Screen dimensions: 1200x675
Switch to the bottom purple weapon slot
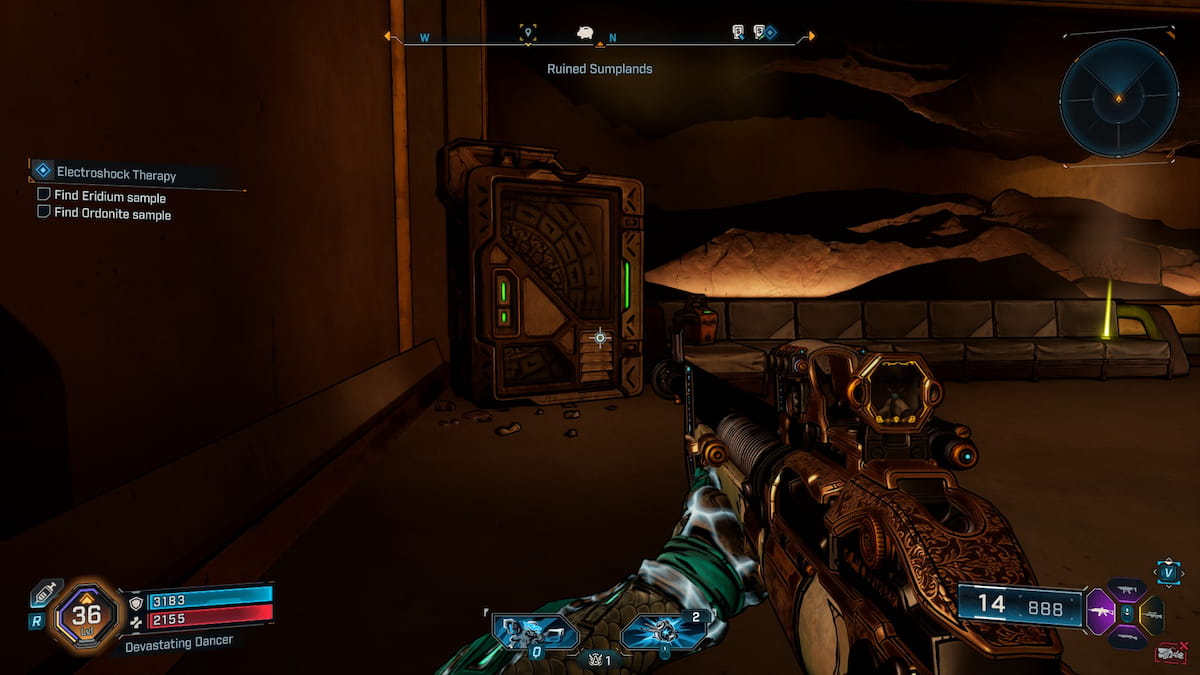(x=1127, y=637)
